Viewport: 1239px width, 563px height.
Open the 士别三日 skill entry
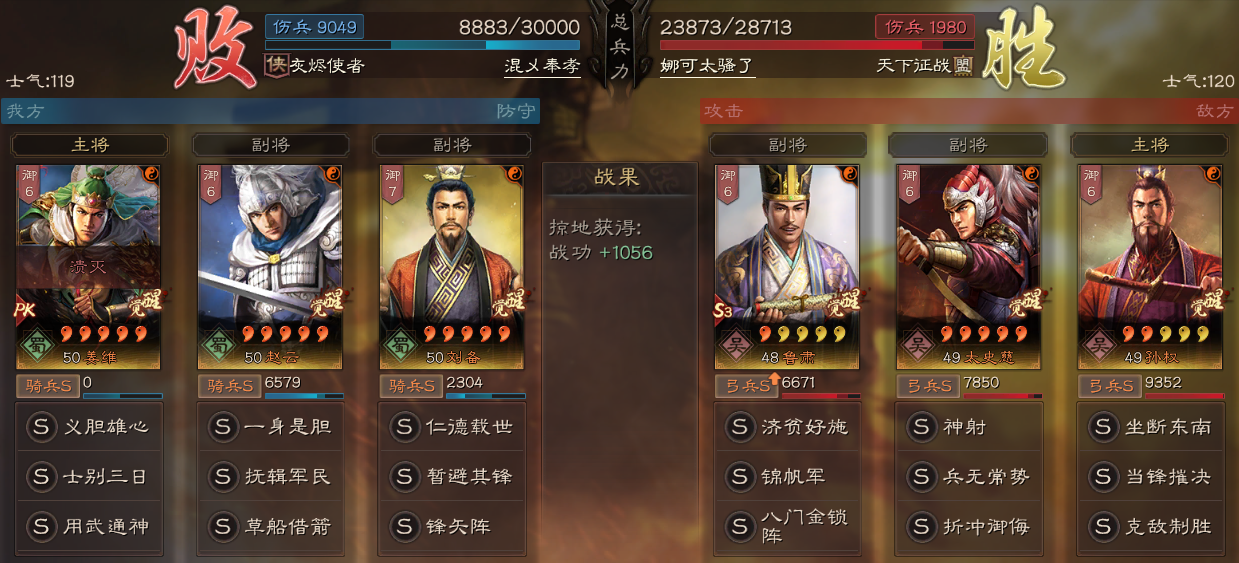coord(90,477)
